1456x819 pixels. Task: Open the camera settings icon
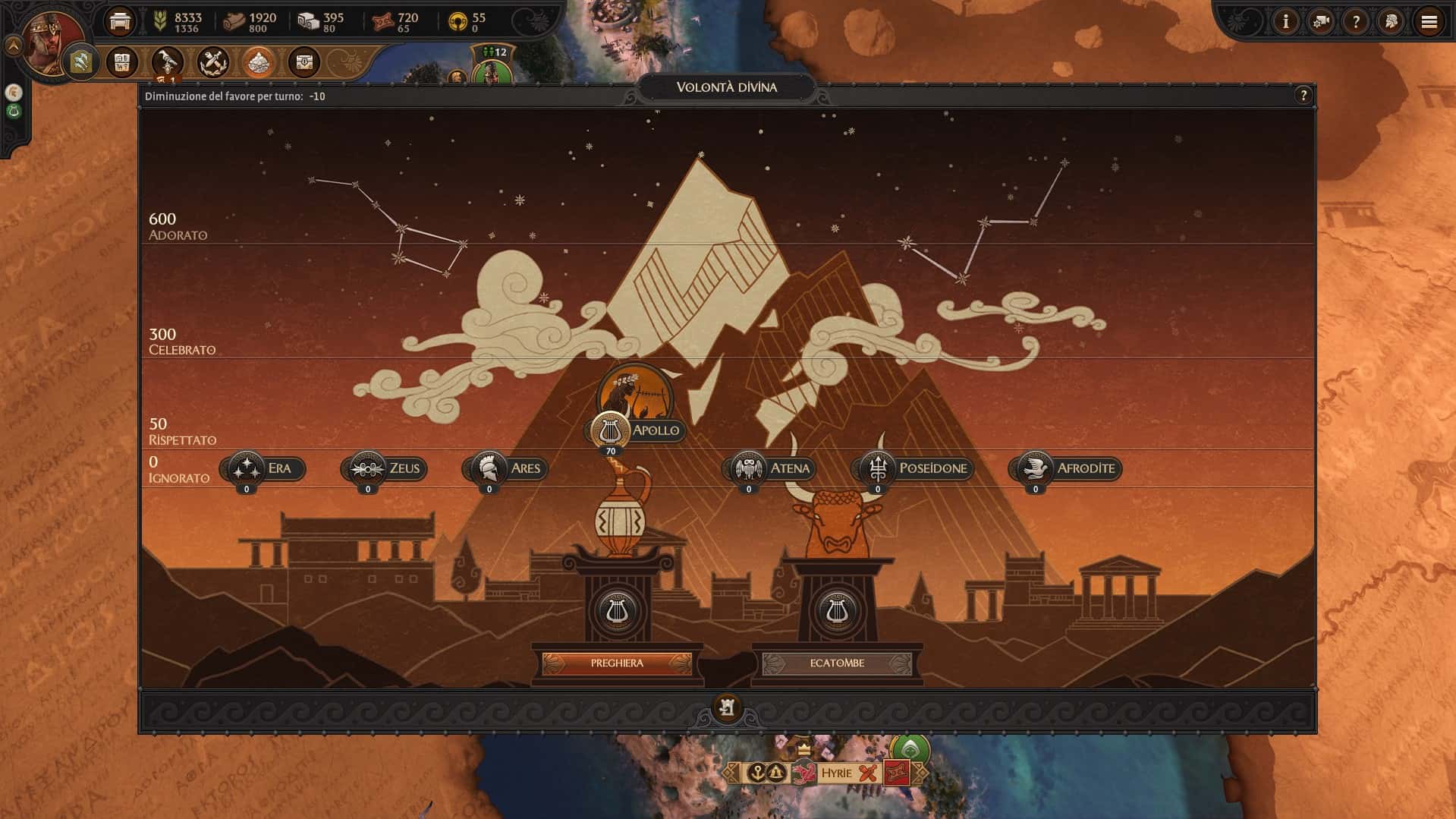tap(1321, 22)
